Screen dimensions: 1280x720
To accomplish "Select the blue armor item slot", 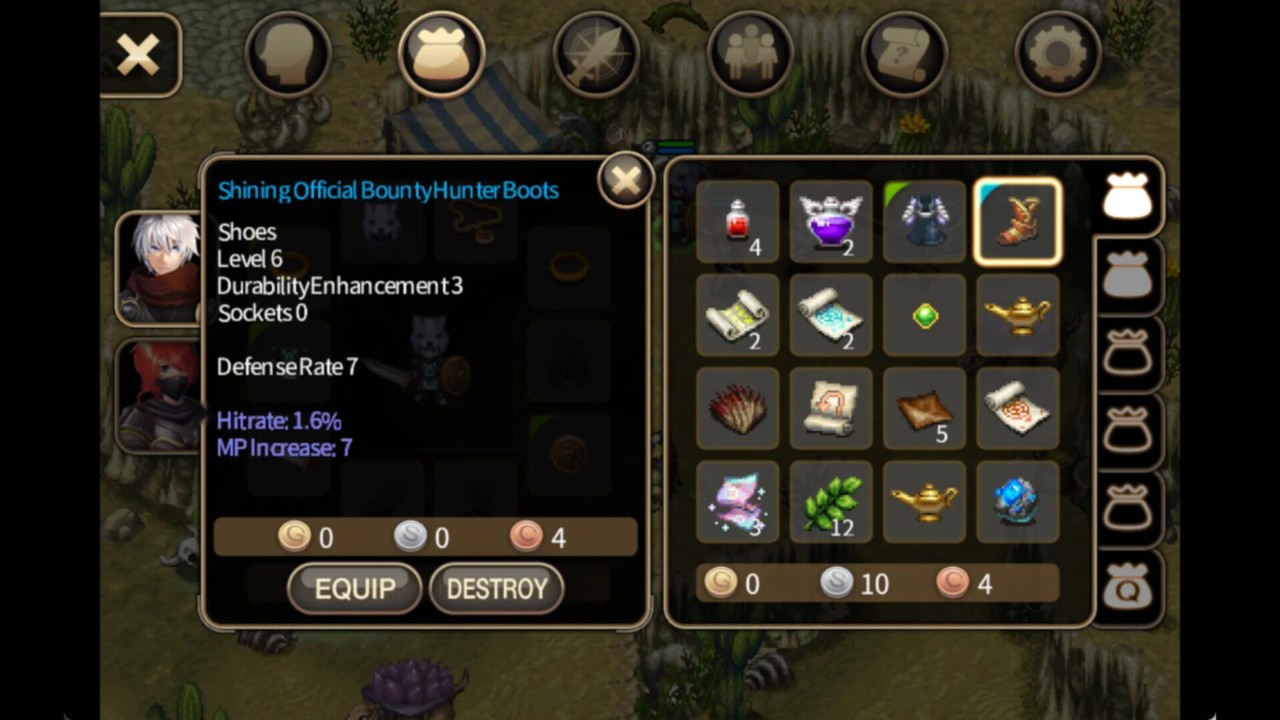I will pyautogui.click(x=925, y=222).
